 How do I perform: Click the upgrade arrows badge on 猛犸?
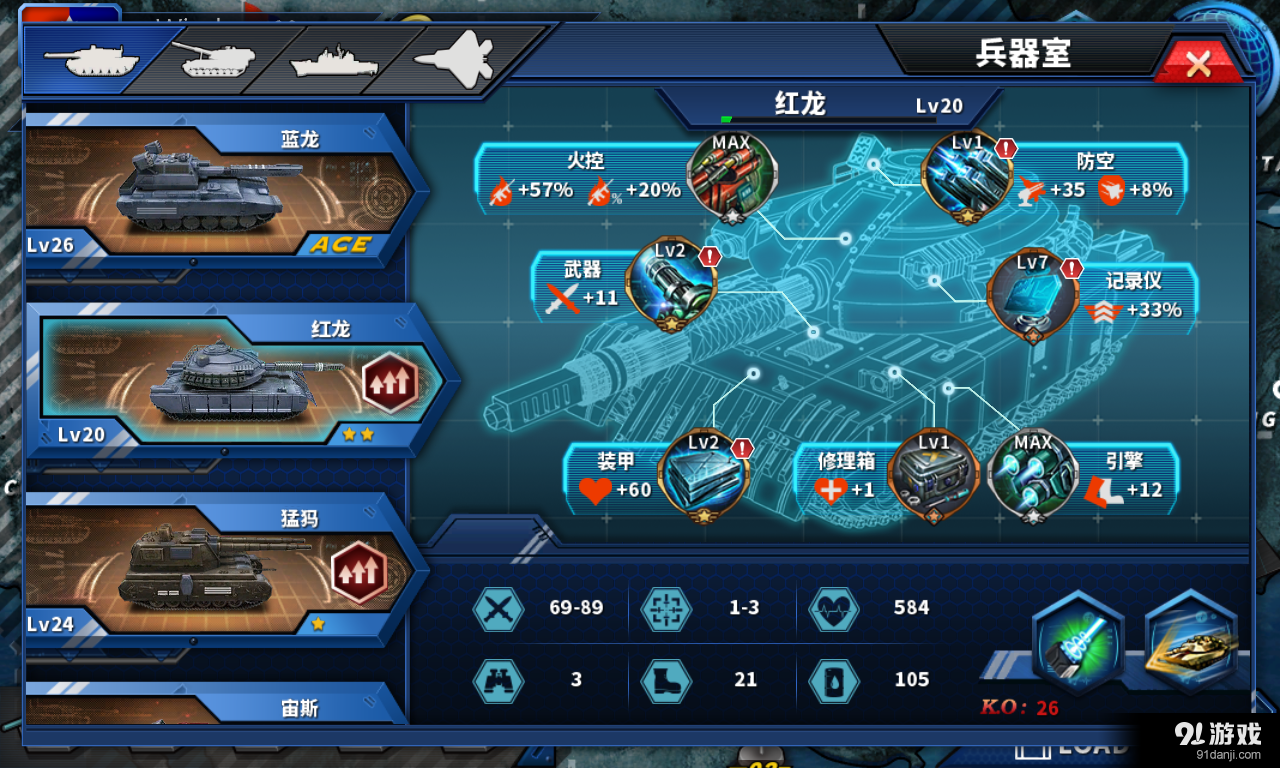coord(360,570)
